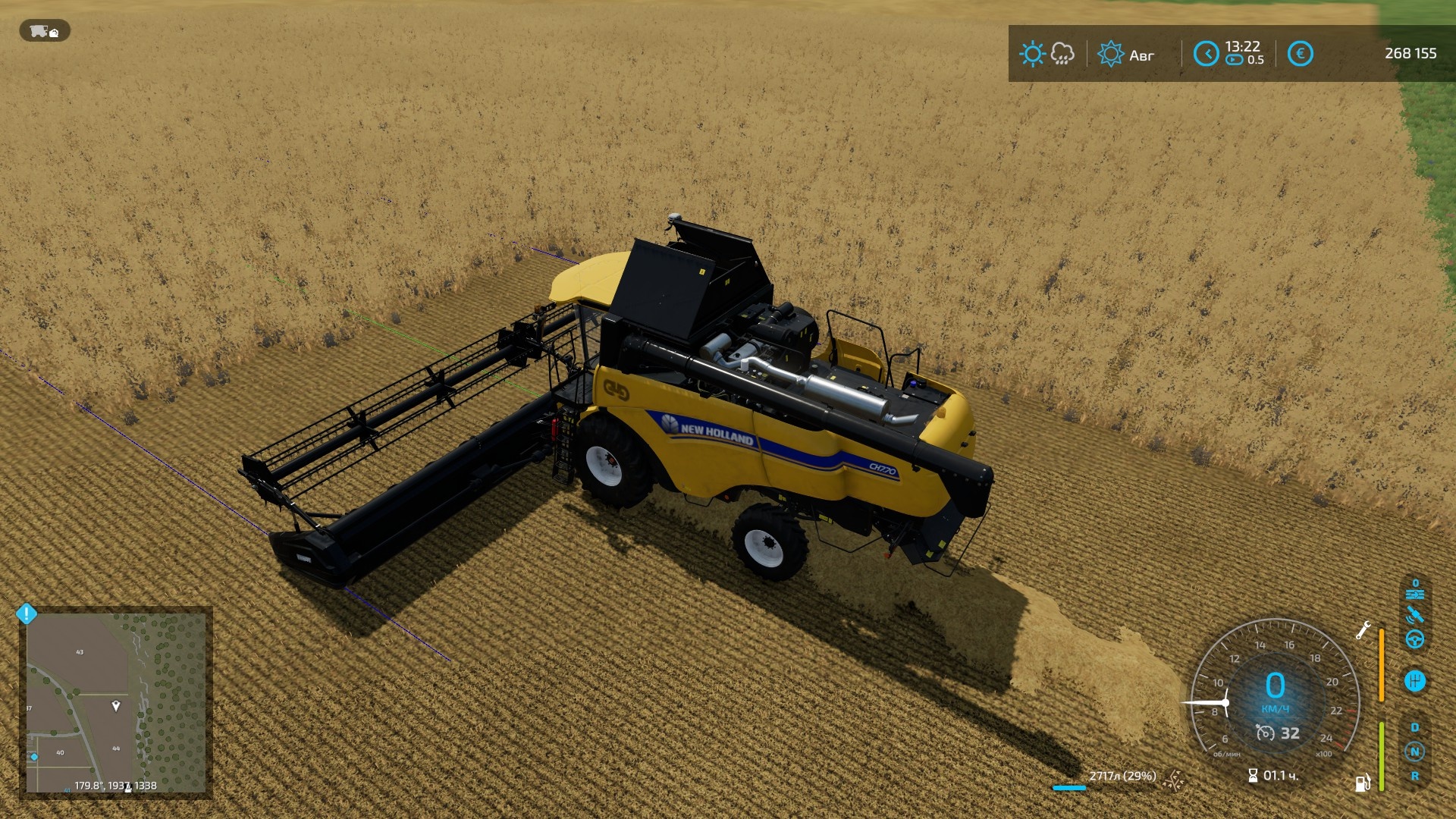Click the euro currency icon

[1300, 53]
